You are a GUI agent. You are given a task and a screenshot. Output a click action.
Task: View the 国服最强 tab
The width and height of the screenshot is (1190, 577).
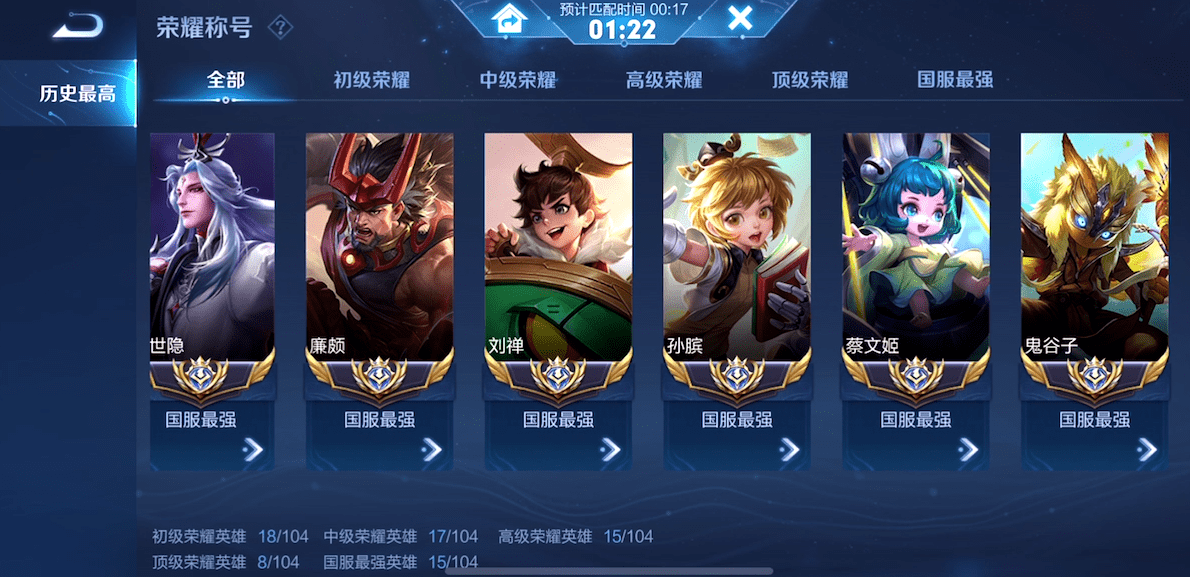tap(956, 80)
